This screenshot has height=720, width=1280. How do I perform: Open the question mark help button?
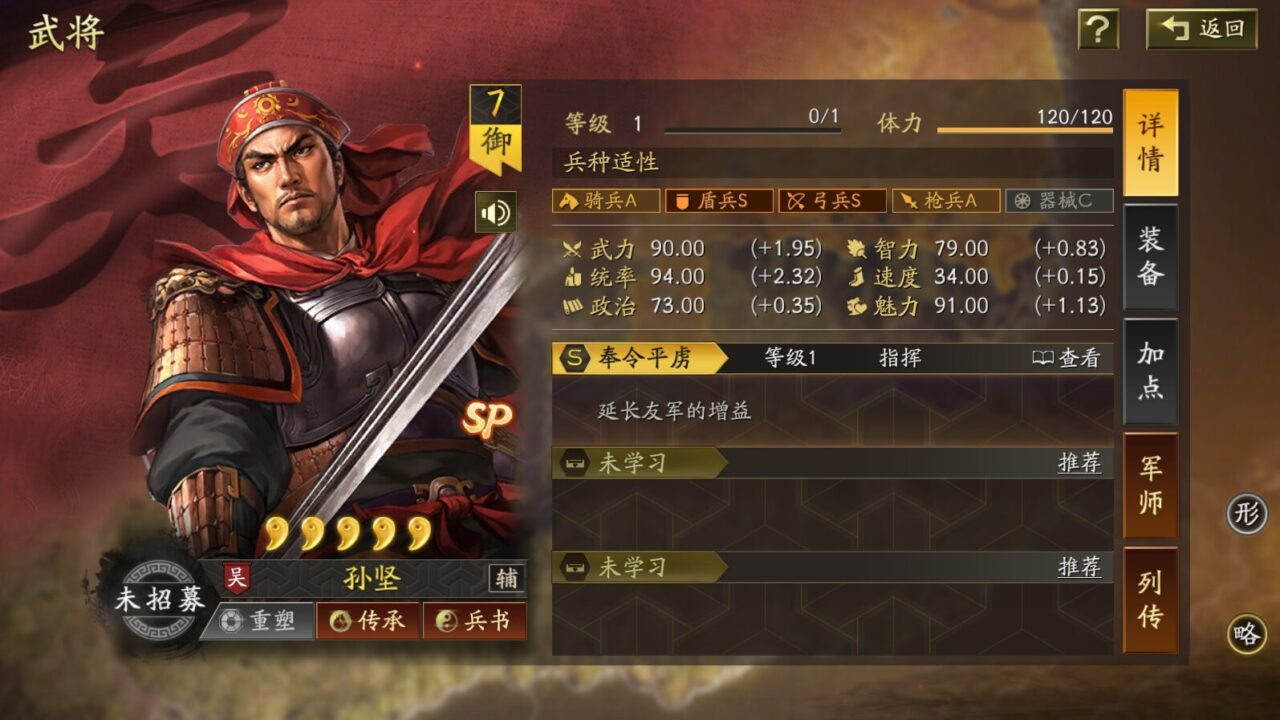pos(1097,29)
